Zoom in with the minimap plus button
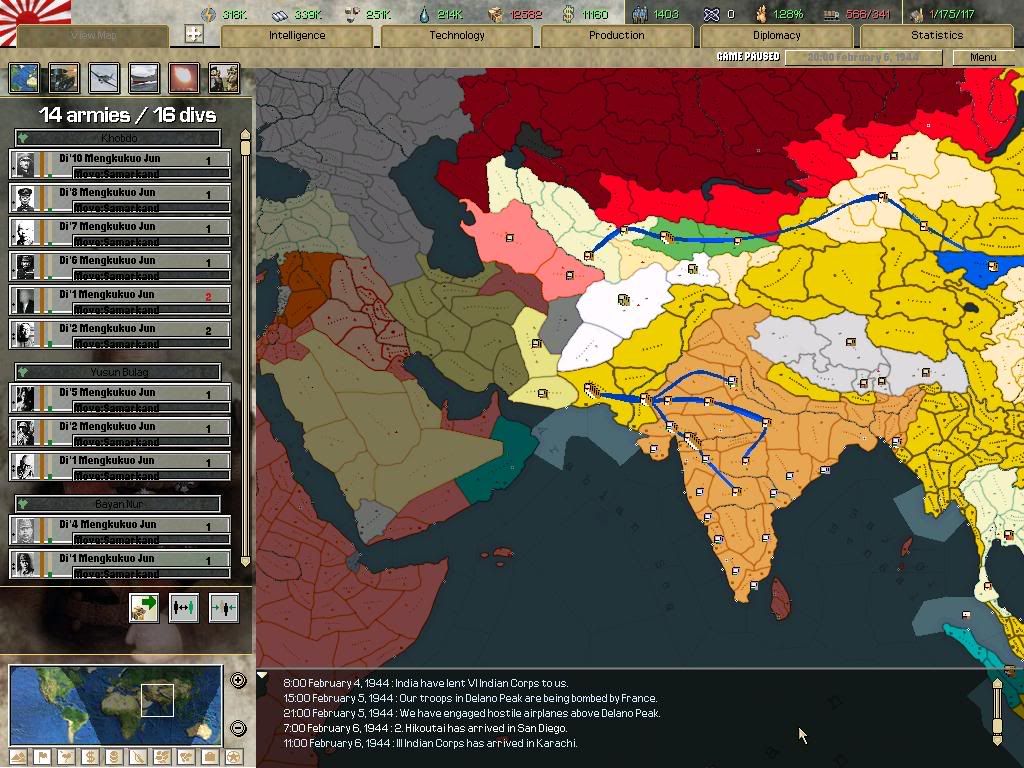The width and height of the screenshot is (1024, 768). (238, 681)
